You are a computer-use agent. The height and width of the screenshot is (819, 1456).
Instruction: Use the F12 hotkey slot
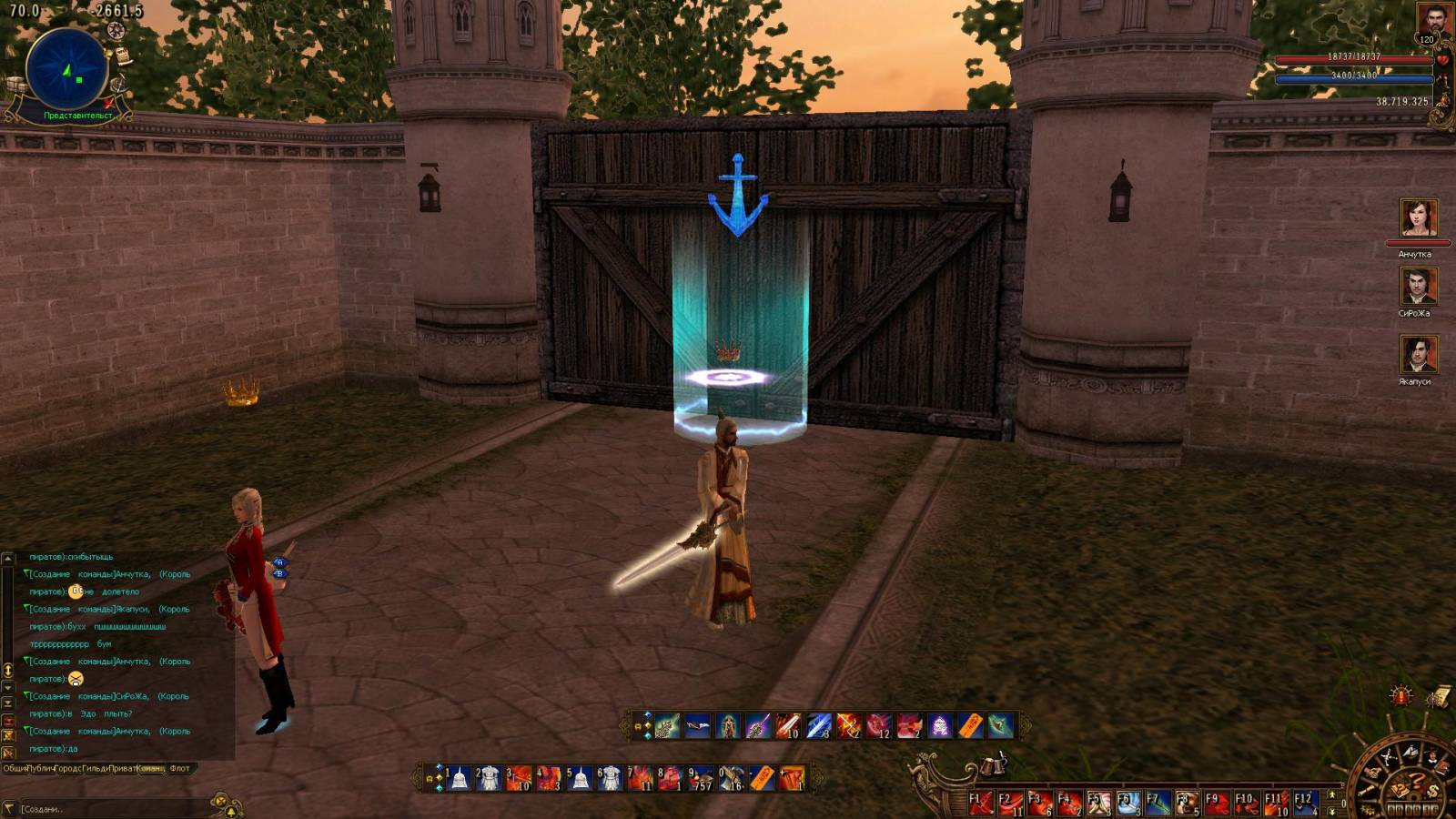1307,804
